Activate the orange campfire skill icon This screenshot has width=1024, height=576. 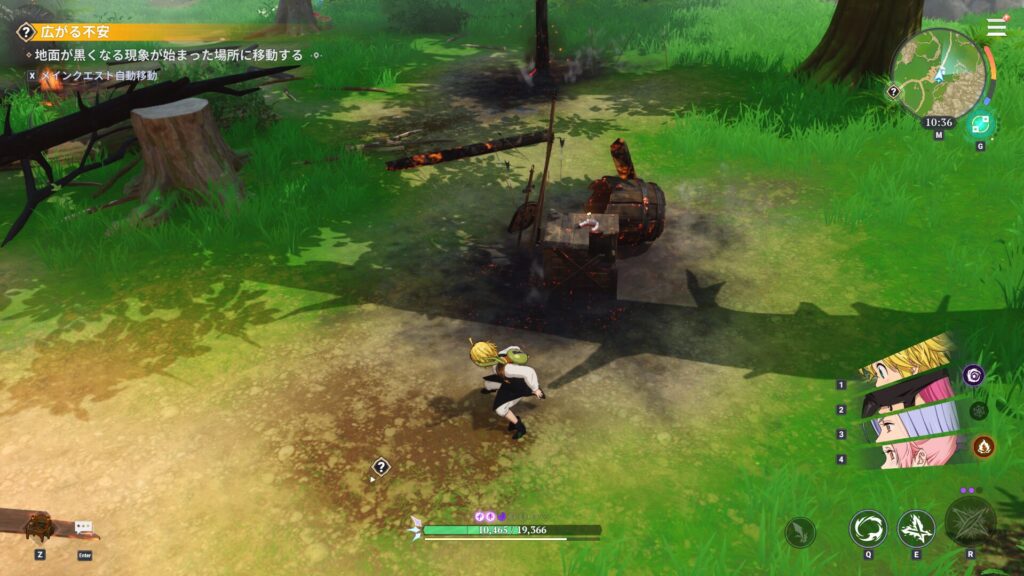[x=983, y=446]
